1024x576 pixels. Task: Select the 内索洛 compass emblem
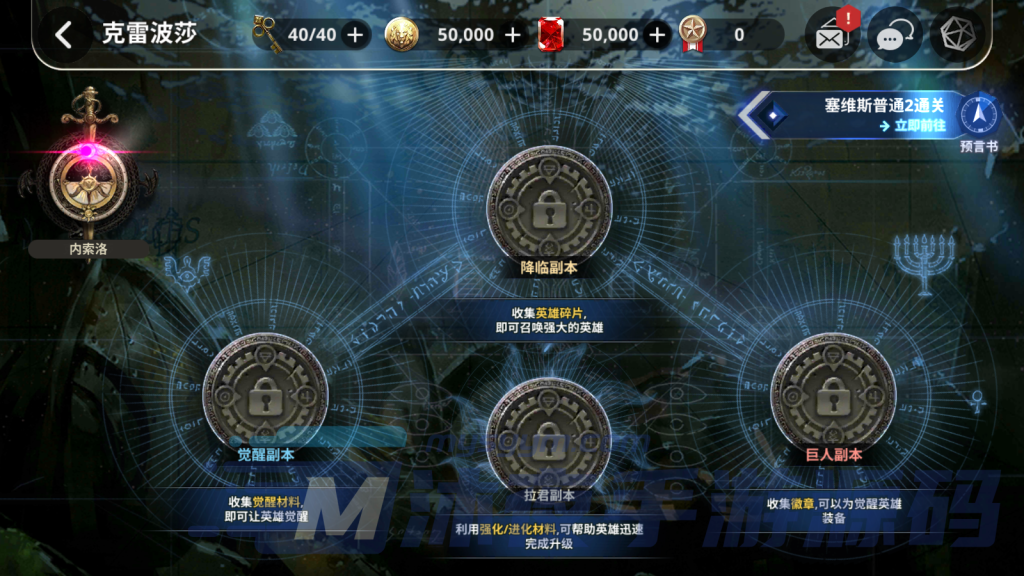tap(88, 182)
